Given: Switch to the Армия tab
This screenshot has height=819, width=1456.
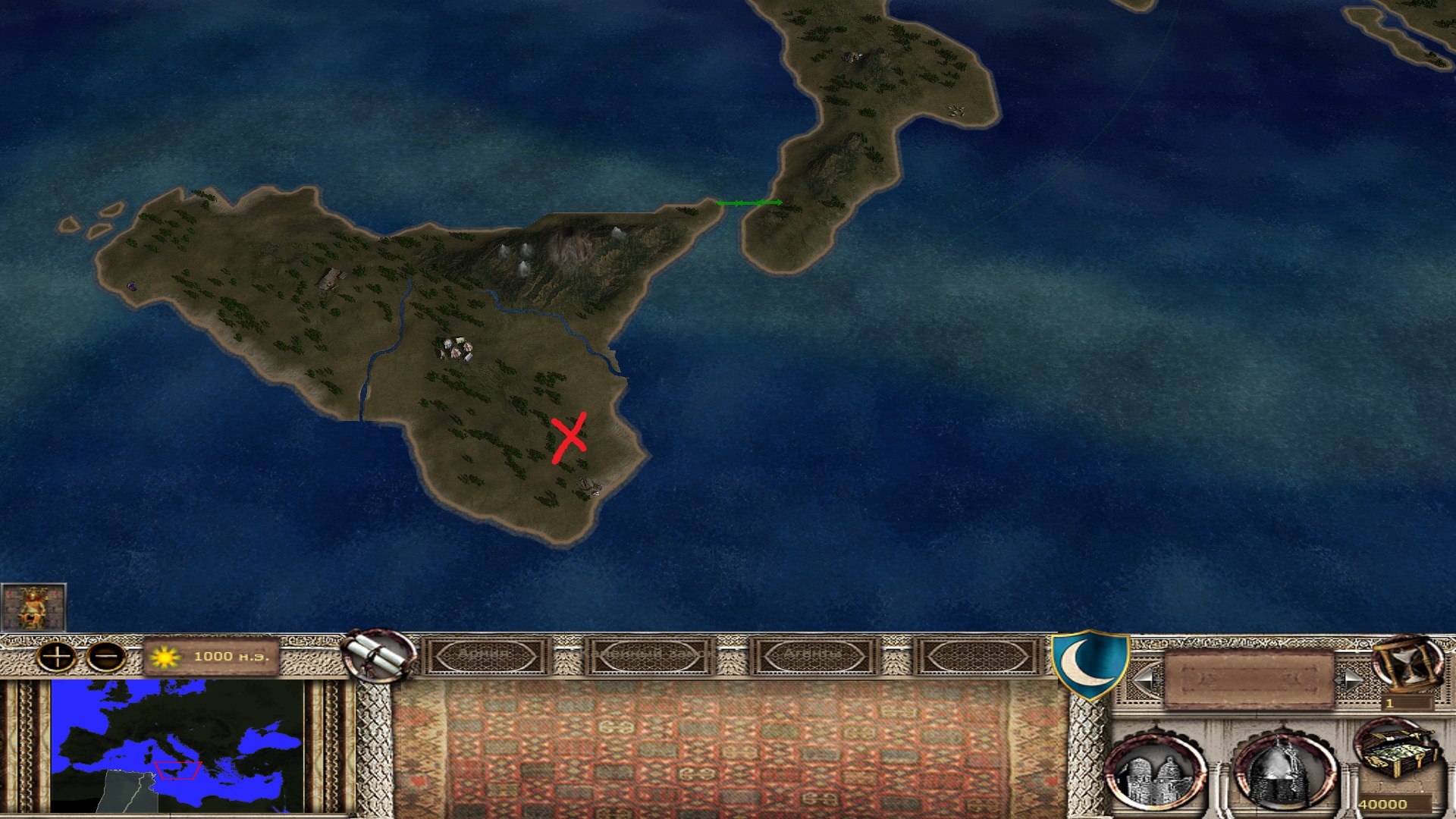Looking at the screenshot, I should (x=486, y=655).
